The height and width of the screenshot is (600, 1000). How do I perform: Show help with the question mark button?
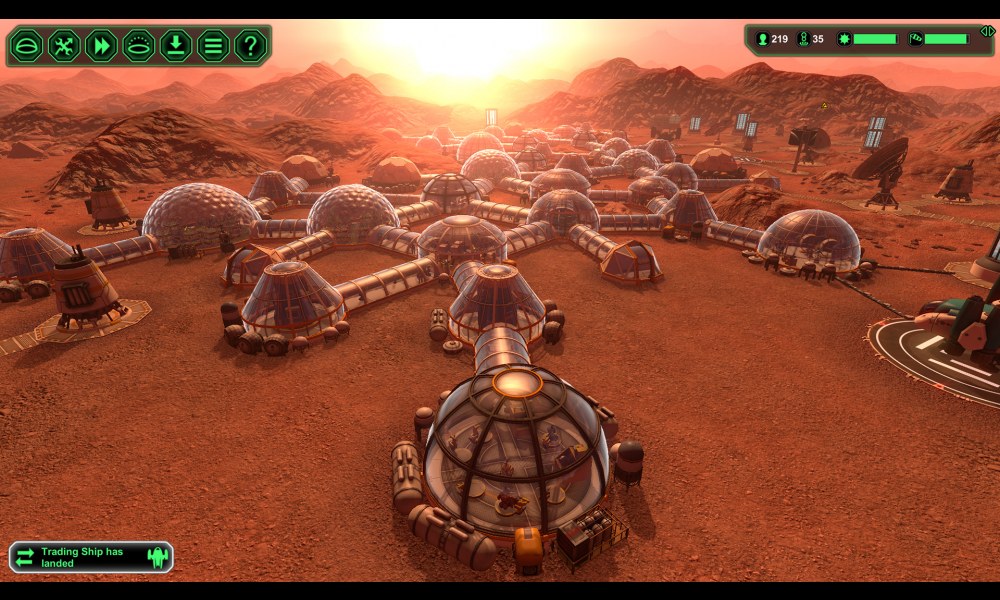coord(249,45)
